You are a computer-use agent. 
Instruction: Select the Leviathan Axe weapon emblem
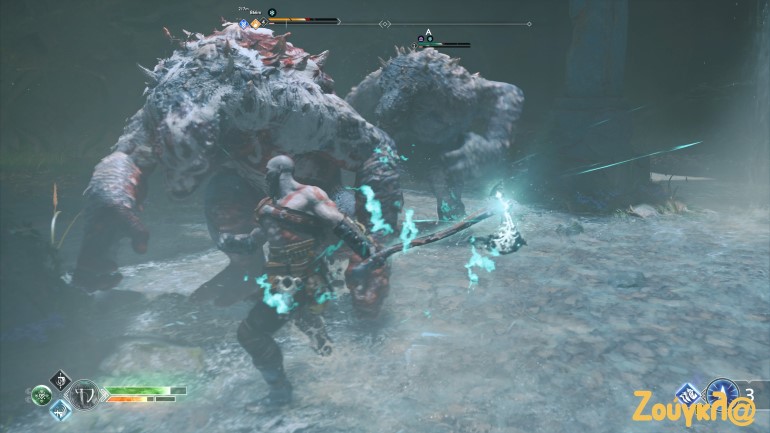tap(86, 393)
